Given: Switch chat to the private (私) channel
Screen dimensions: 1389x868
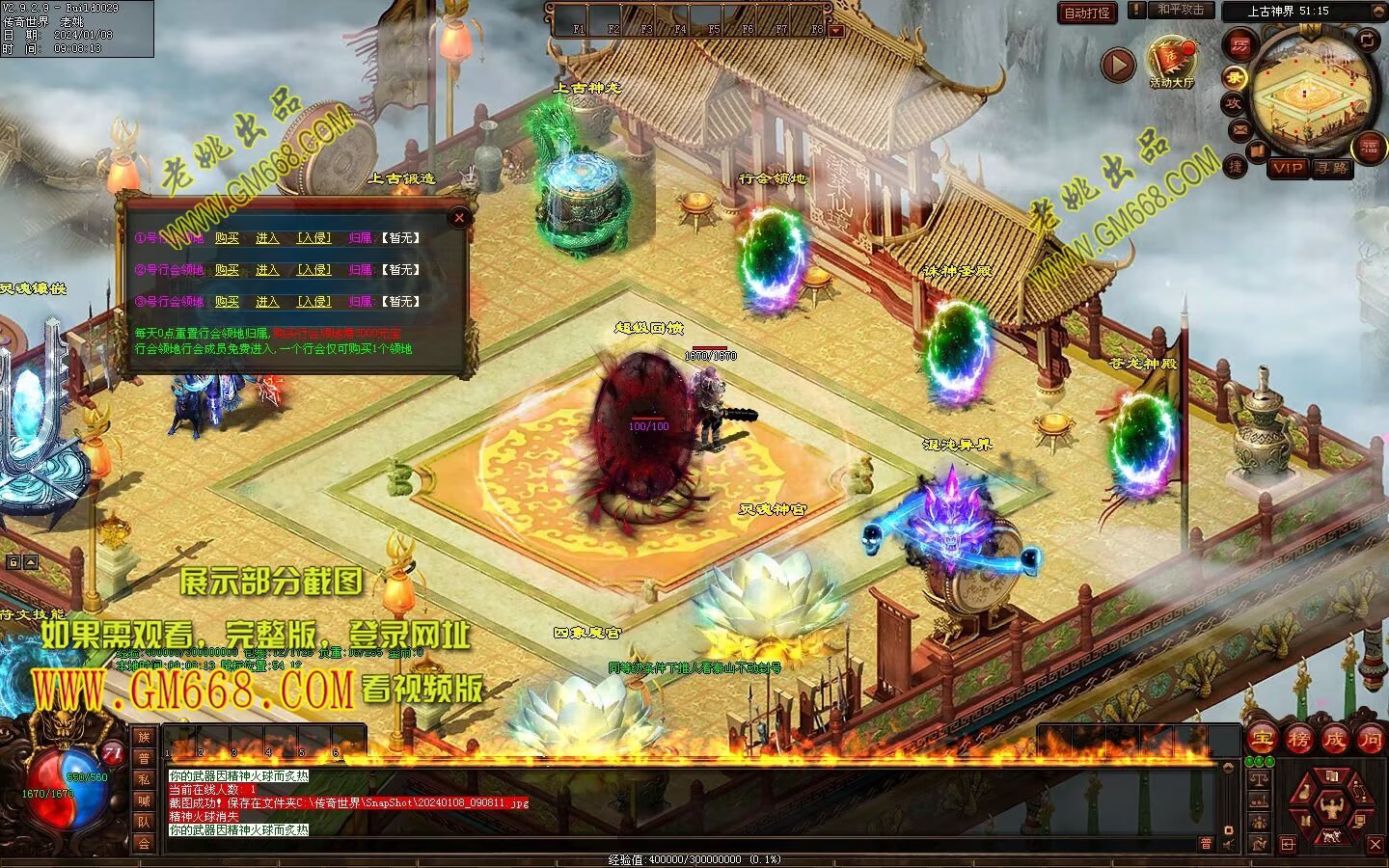Looking at the screenshot, I should click(x=144, y=779).
